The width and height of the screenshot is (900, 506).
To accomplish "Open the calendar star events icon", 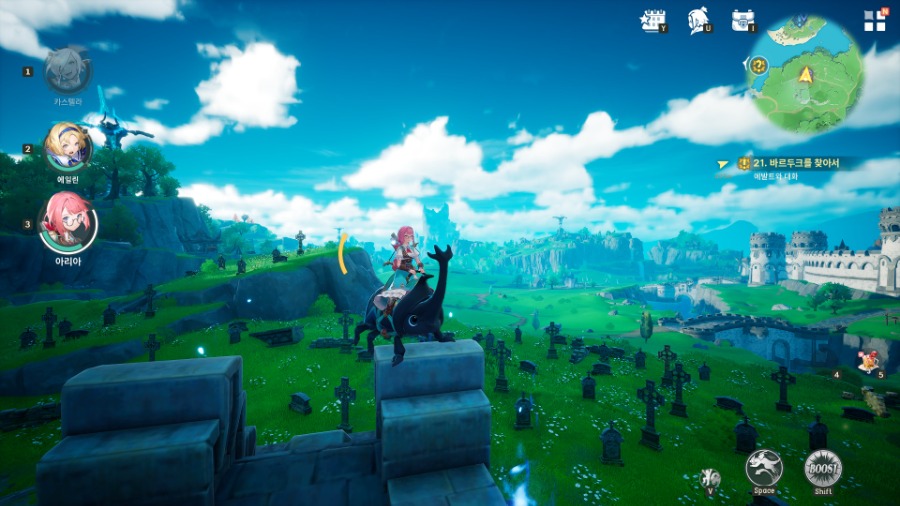I will [x=653, y=20].
